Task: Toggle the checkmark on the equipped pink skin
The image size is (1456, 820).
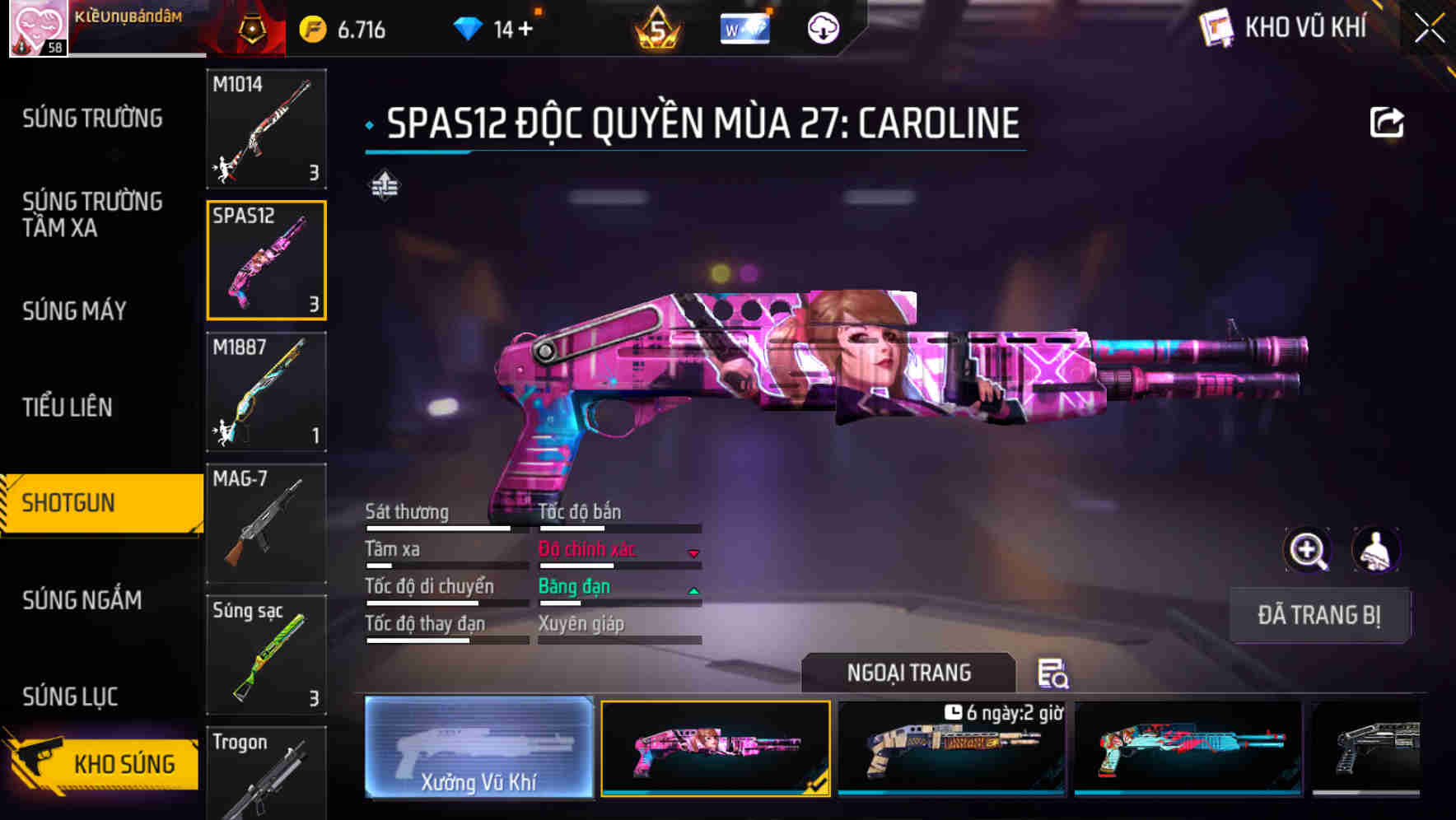Action: (x=815, y=785)
